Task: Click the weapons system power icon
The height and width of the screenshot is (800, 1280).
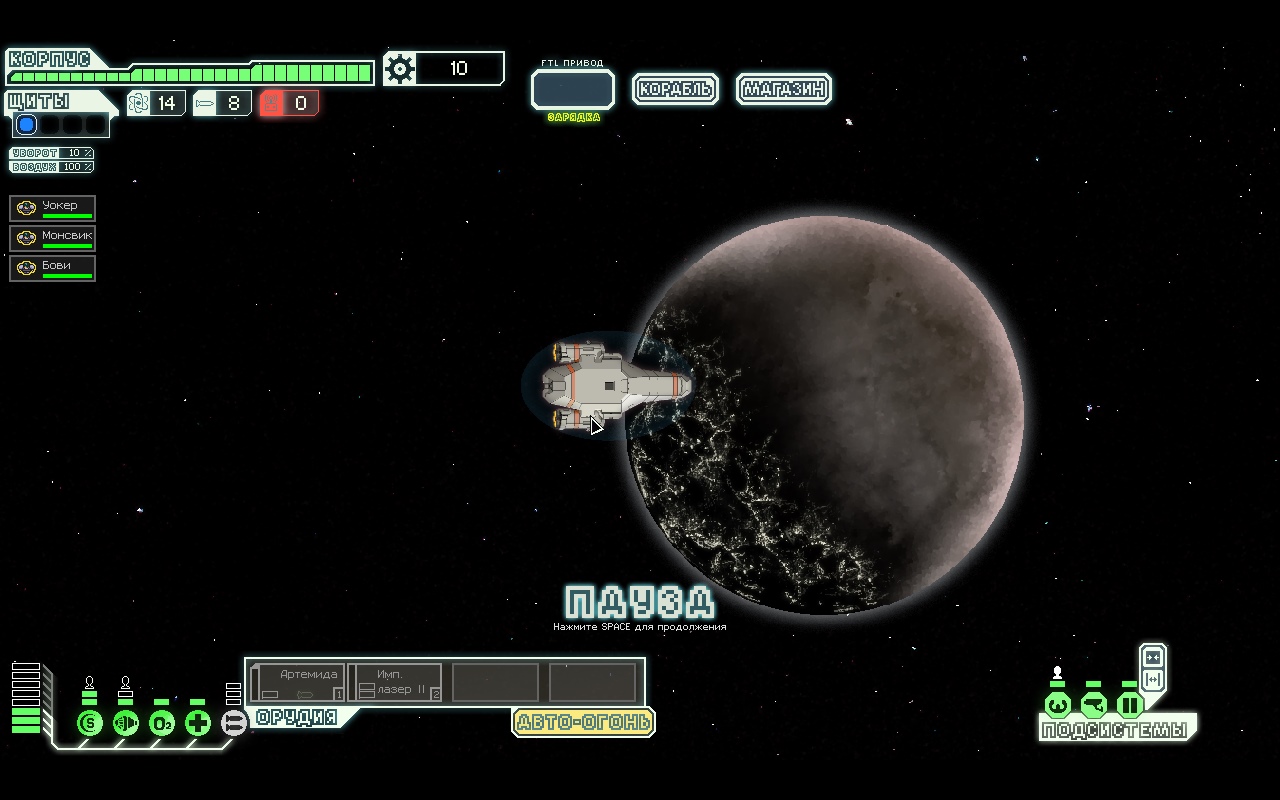Action: pyautogui.click(x=233, y=722)
